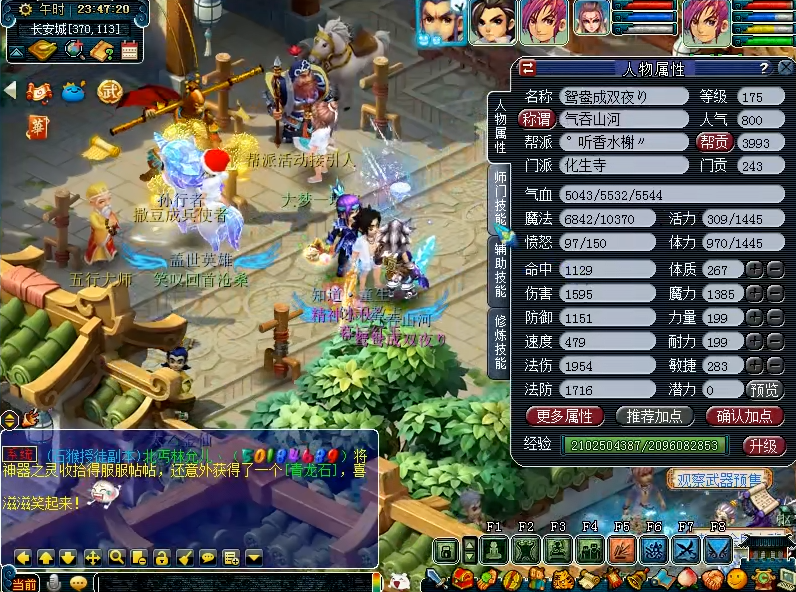Open the calendar icon under the clock
The width and height of the screenshot is (796, 592).
[x=129, y=50]
